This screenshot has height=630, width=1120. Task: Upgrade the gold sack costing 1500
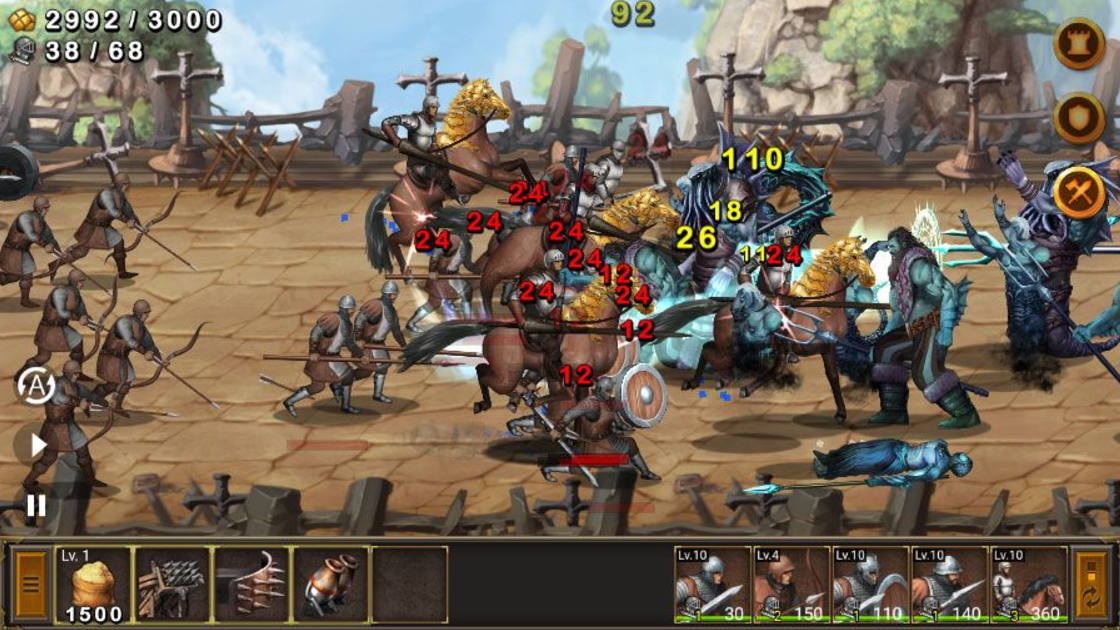[93, 585]
